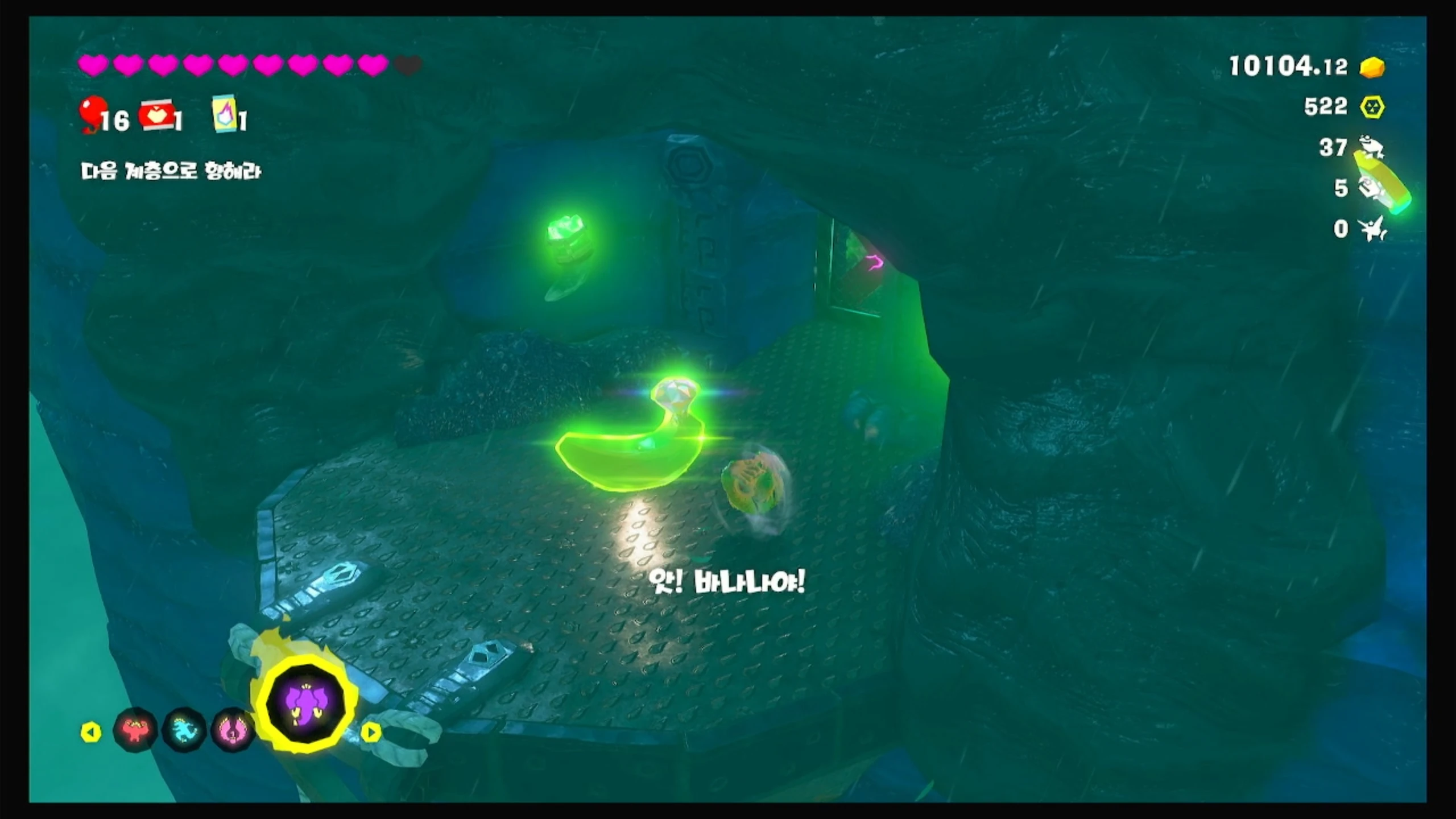Open the objective tracker text below the items
The width and height of the screenshot is (1456, 819).
coord(171,171)
